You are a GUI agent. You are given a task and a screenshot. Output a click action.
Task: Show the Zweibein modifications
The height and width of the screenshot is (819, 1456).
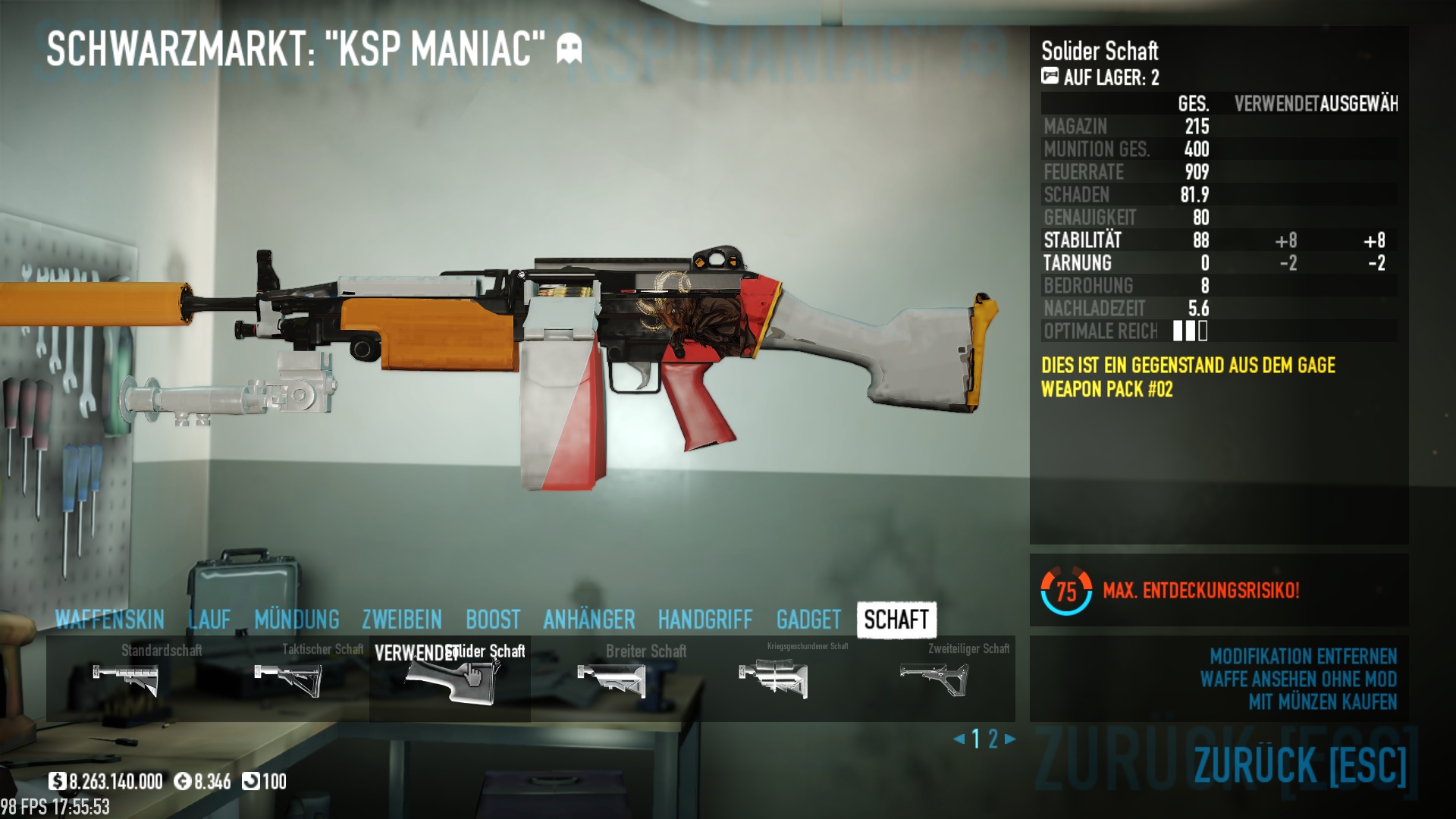402,620
